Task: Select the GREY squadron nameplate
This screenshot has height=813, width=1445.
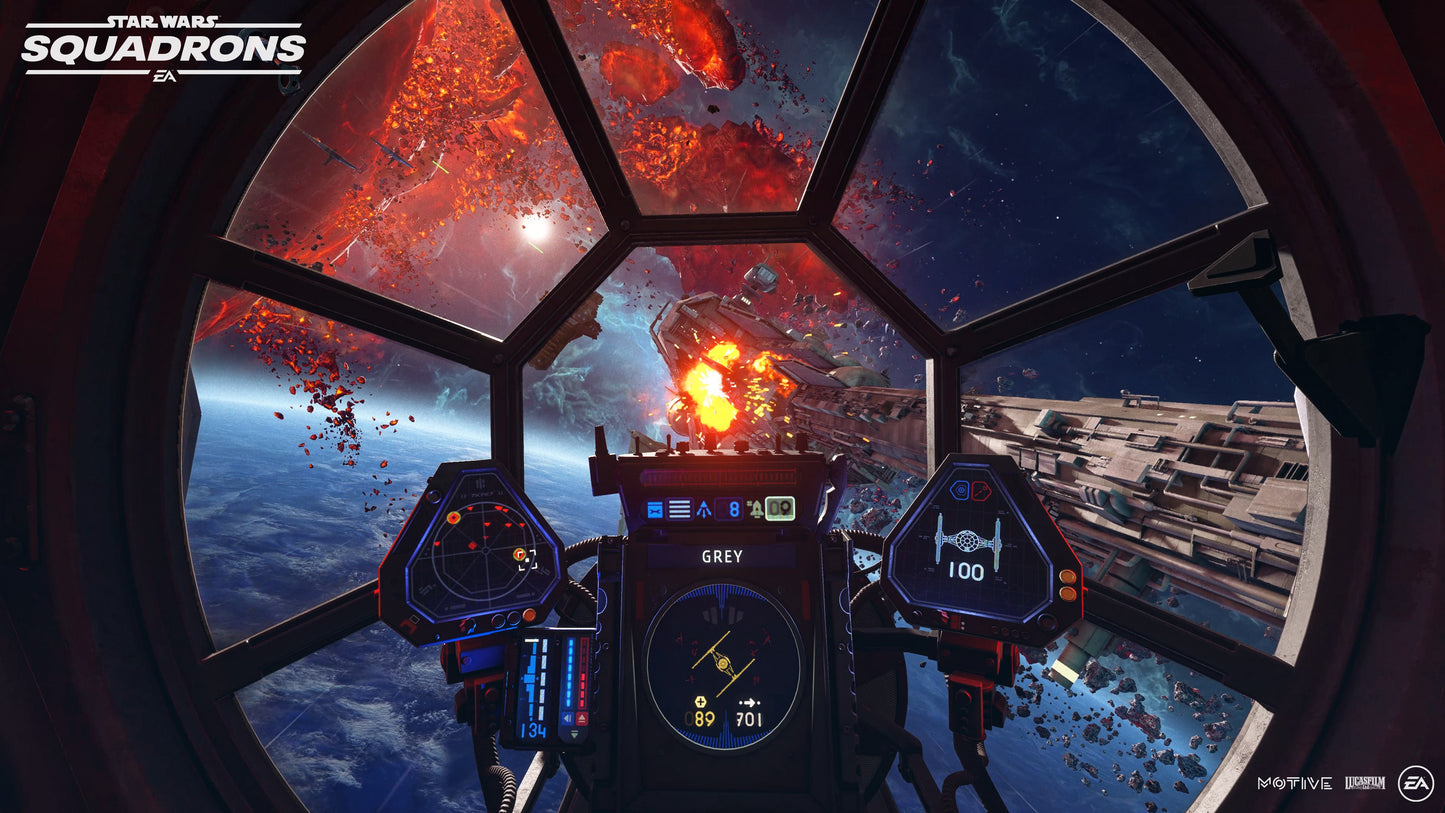Action: tap(721, 554)
